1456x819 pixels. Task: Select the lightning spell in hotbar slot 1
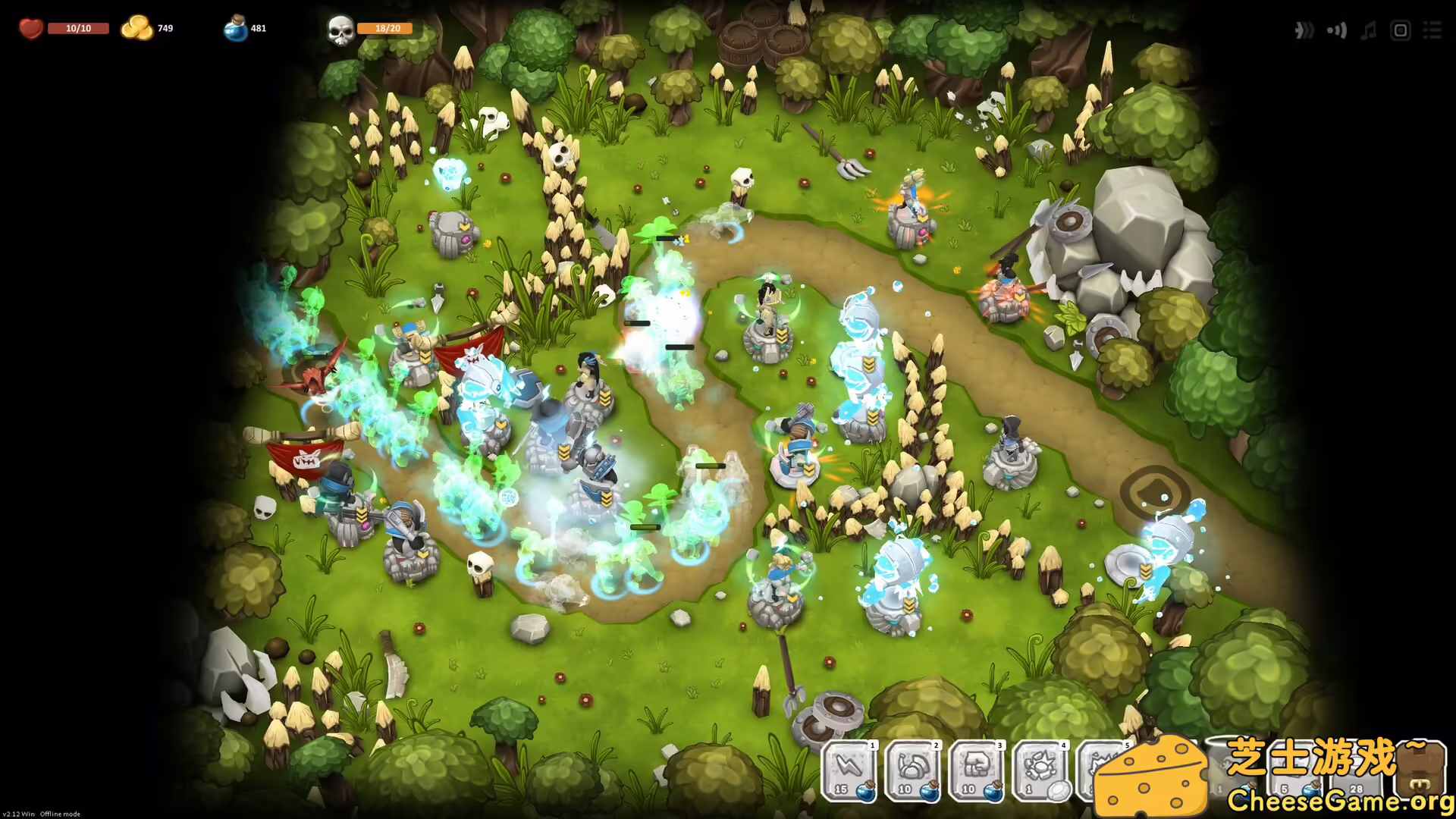tap(846, 770)
